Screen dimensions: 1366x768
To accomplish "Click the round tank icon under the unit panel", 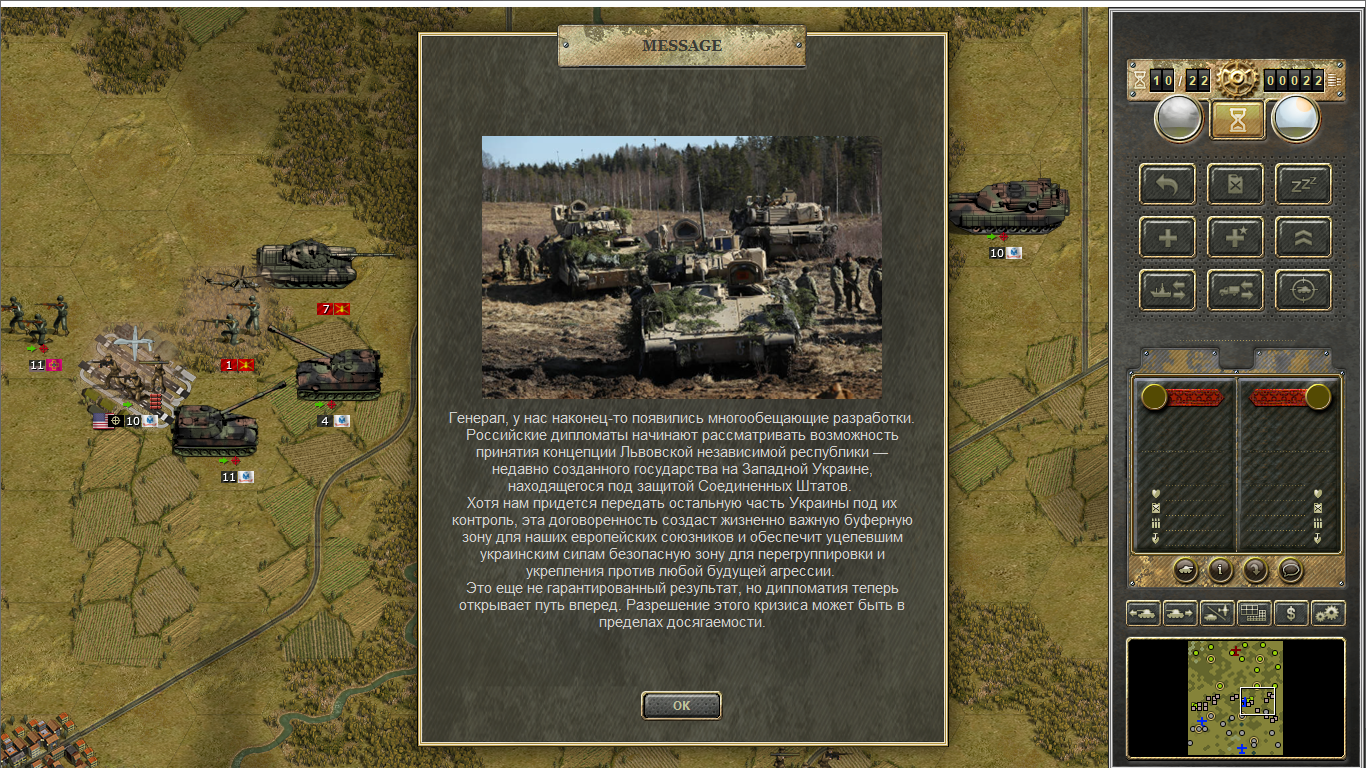I will click(x=1185, y=570).
